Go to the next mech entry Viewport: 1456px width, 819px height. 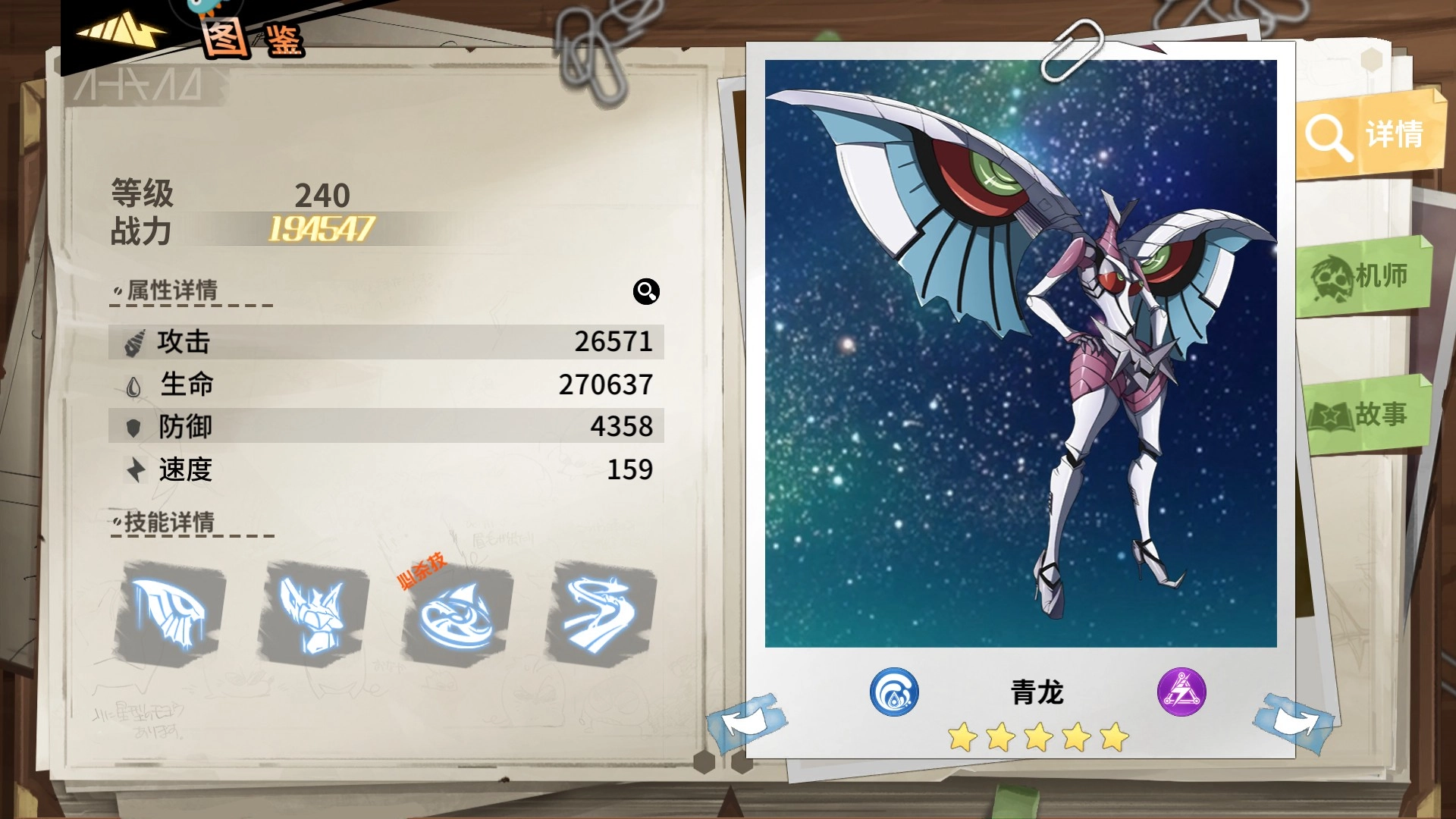click(x=1295, y=722)
